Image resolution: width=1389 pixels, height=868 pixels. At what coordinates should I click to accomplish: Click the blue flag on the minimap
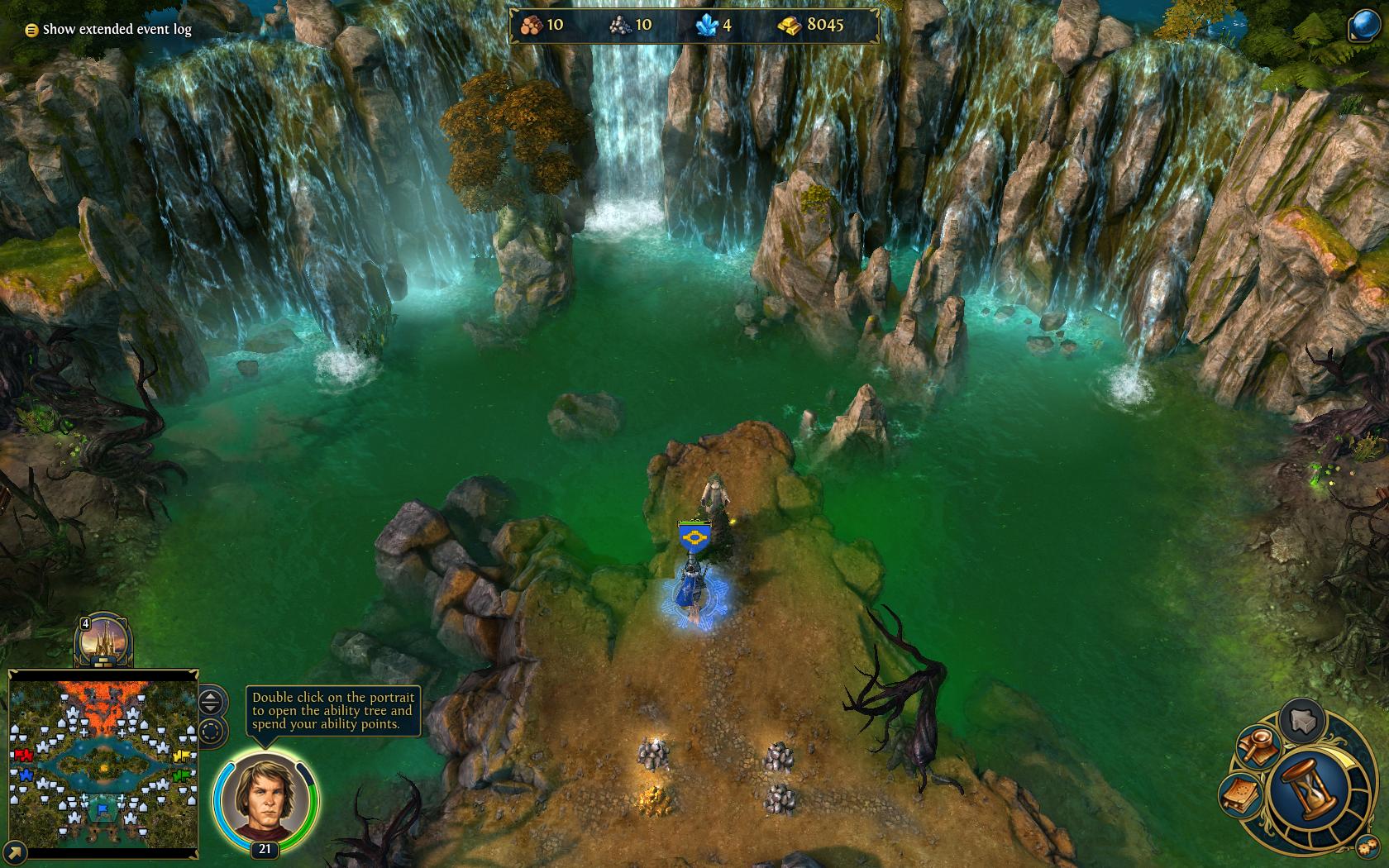pos(103,808)
